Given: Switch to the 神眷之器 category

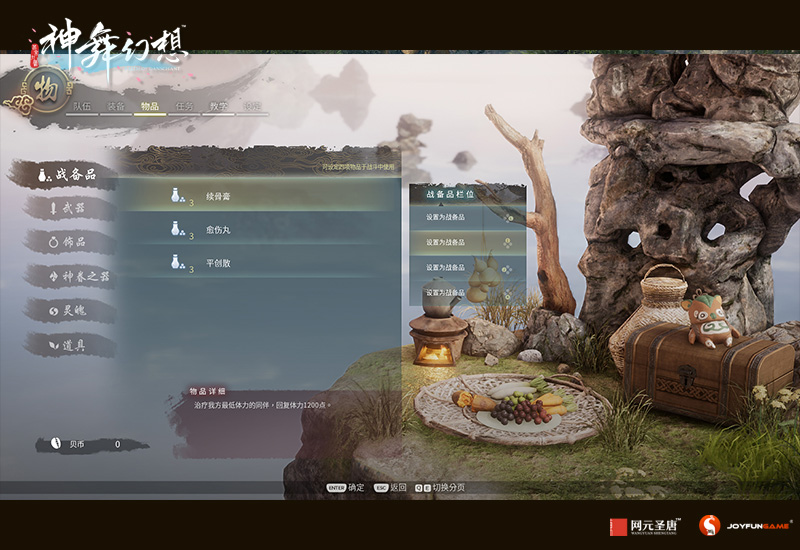Looking at the screenshot, I should [x=78, y=276].
